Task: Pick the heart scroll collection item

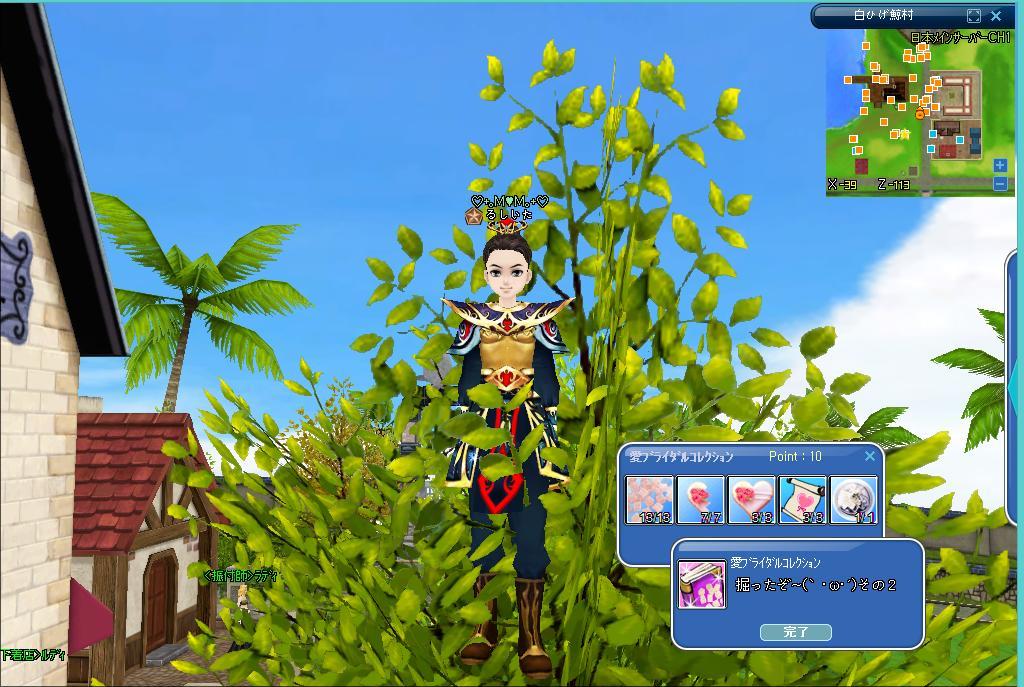Action: (x=802, y=499)
